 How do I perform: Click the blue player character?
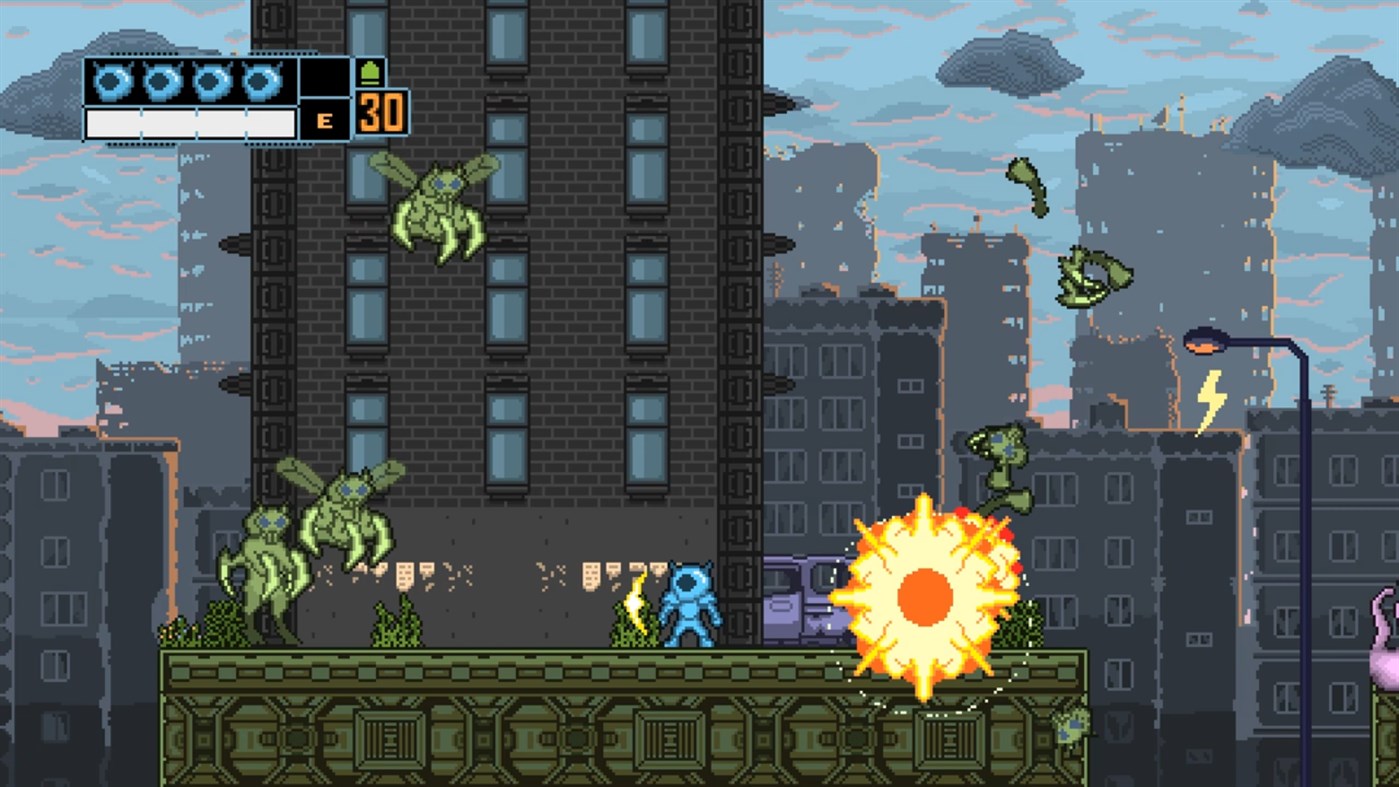click(692, 605)
